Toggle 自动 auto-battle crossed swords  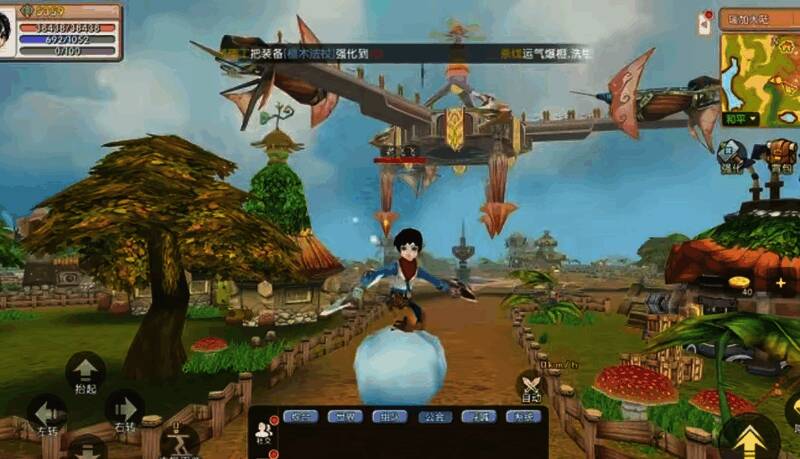pos(530,386)
